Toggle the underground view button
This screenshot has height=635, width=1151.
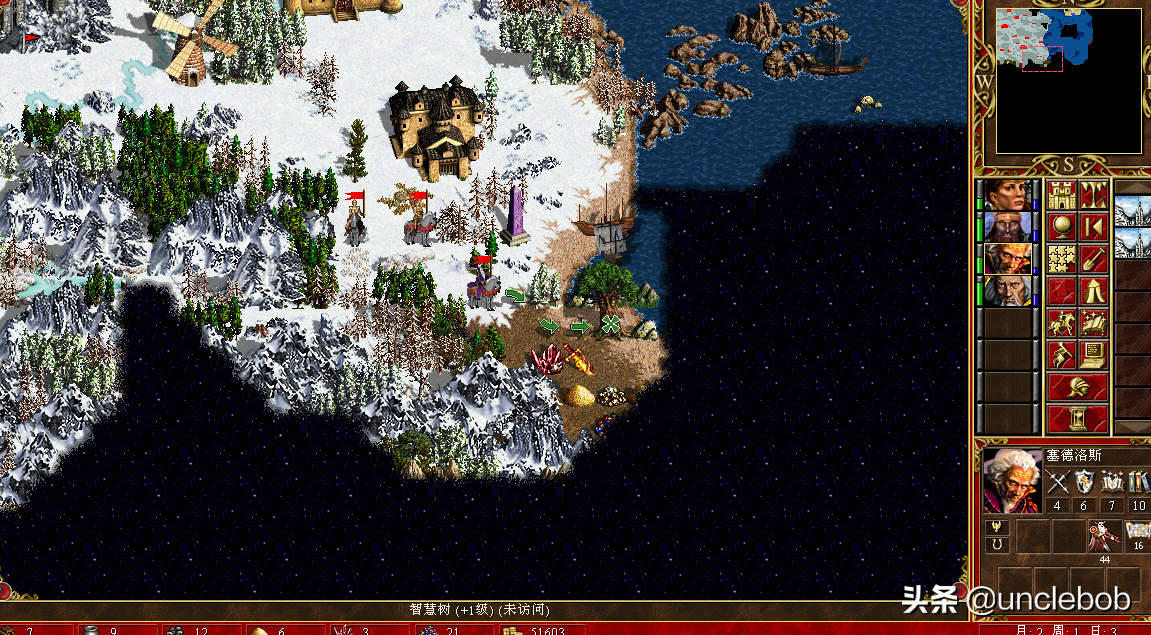1094,194
